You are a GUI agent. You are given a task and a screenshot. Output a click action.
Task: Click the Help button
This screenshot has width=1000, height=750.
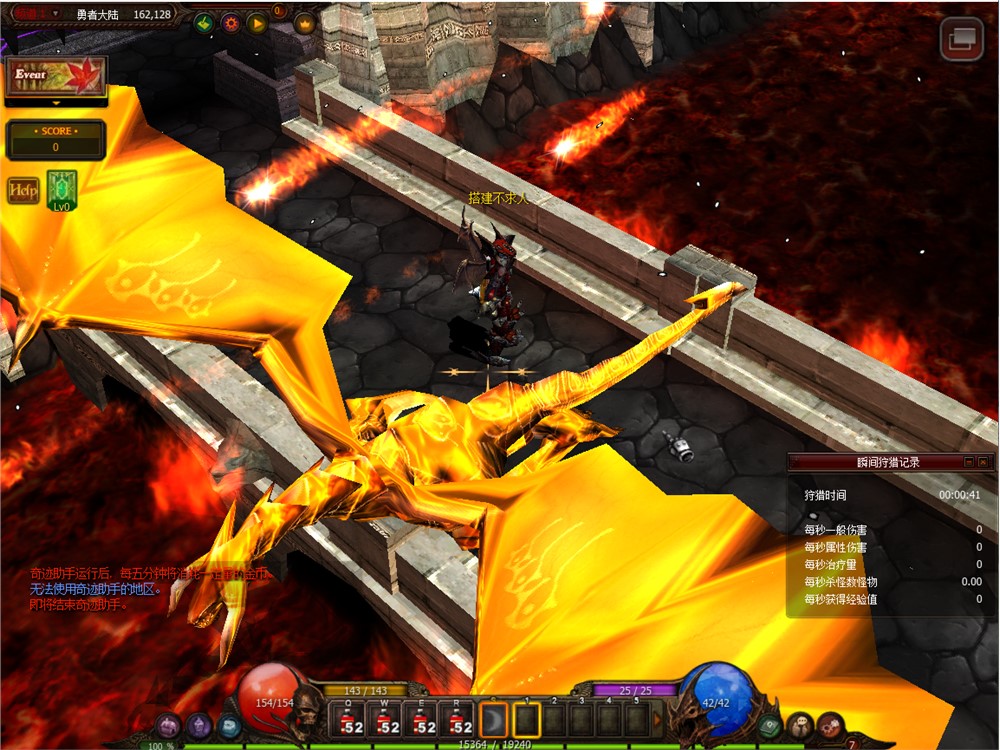pyautogui.click(x=23, y=190)
